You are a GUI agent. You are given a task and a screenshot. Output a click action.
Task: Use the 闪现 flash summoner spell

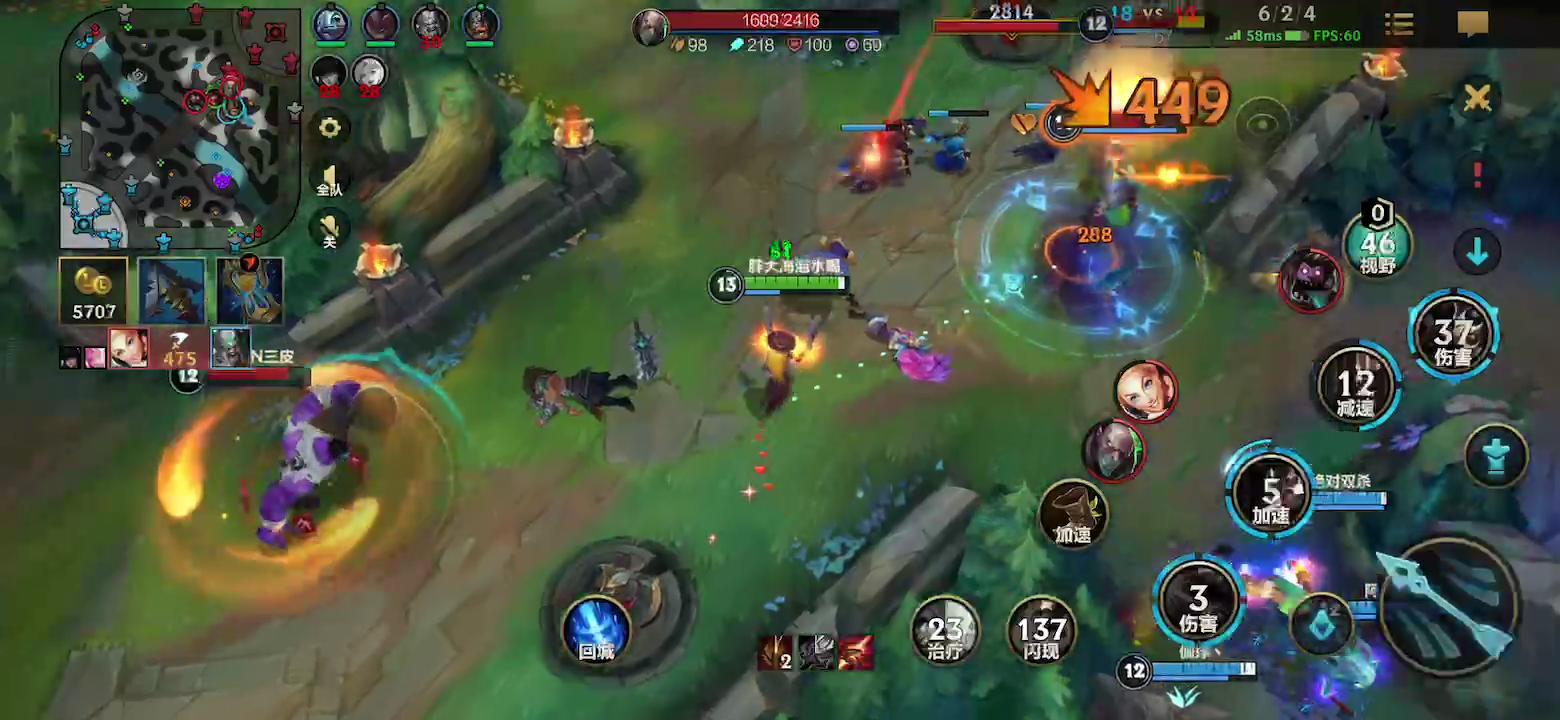click(1041, 630)
